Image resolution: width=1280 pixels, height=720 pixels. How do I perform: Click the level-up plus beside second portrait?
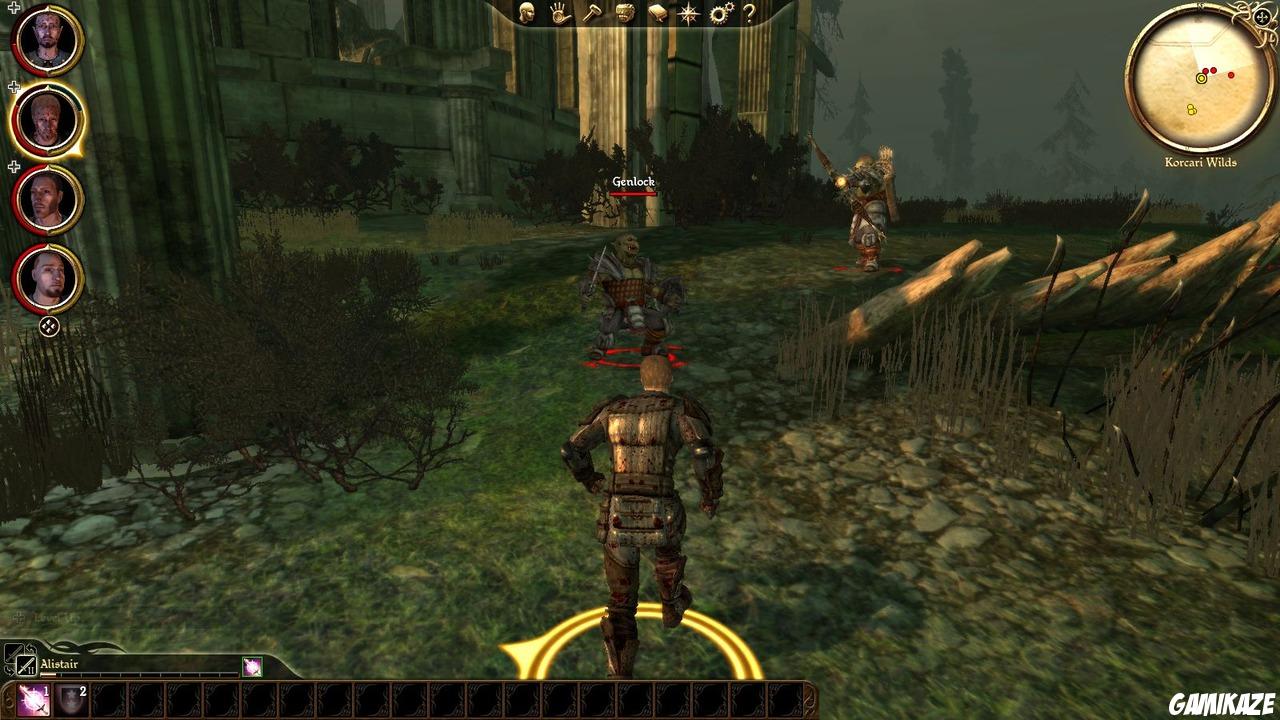click(x=12, y=87)
